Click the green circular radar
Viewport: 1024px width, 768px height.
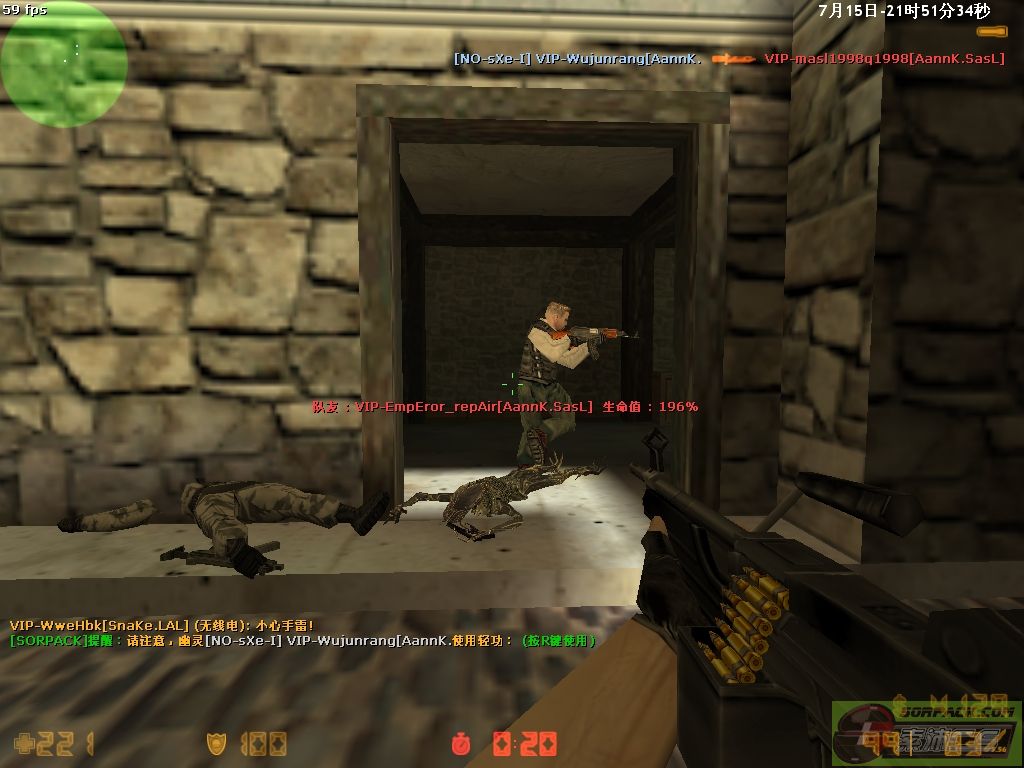pos(63,63)
